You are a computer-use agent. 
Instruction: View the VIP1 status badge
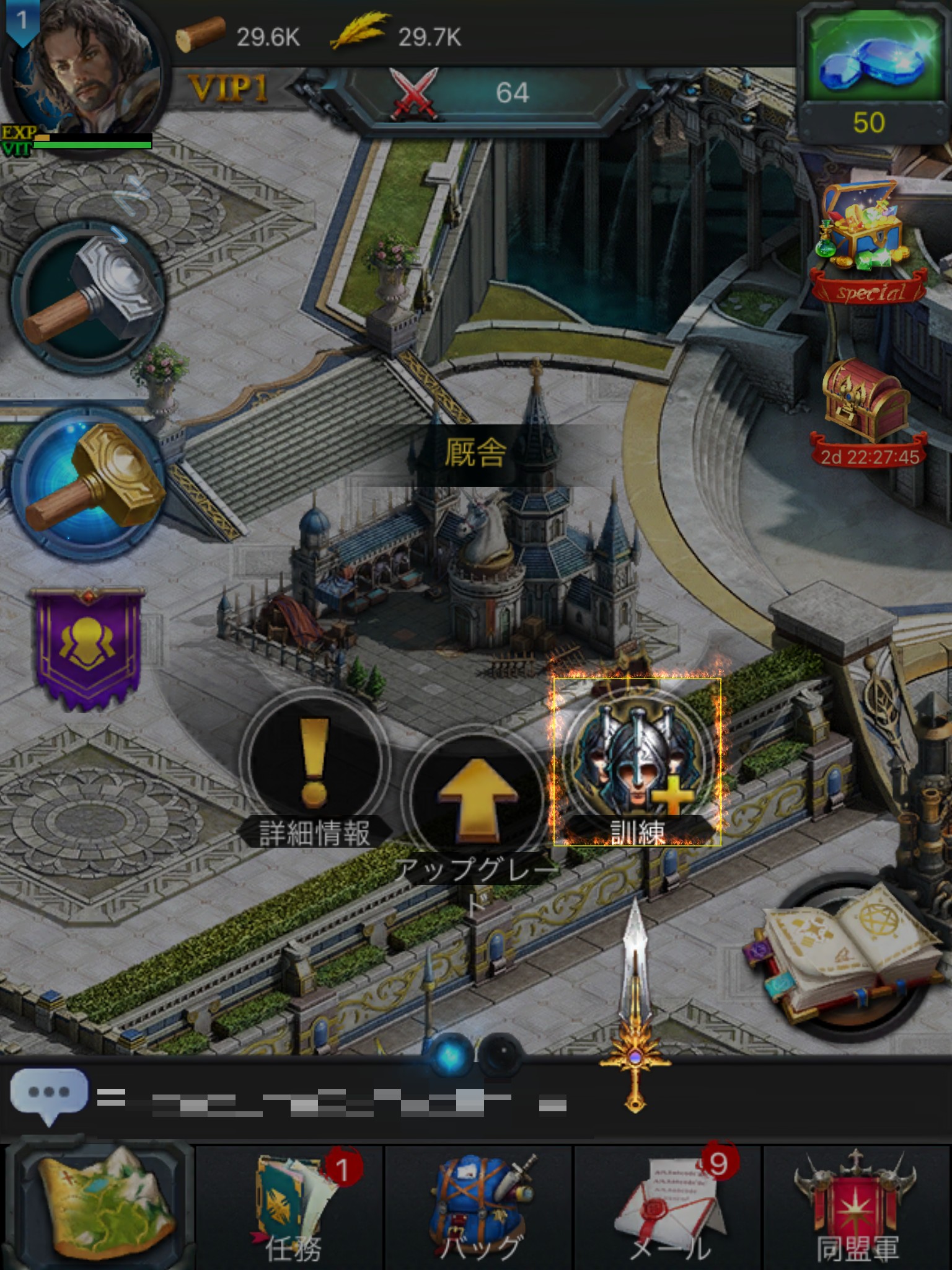pos(228,89)
